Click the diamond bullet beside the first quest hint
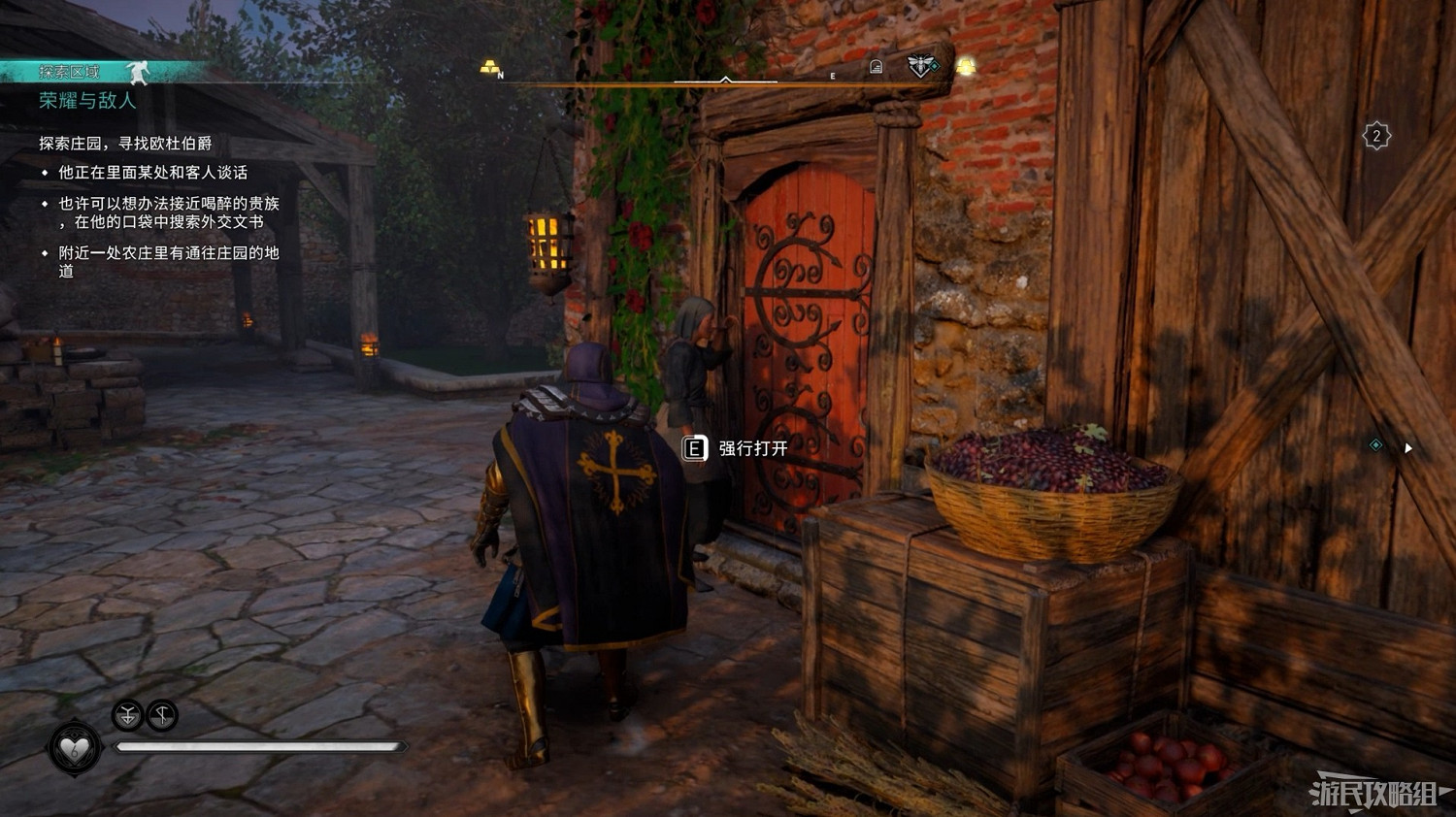Image resolution: width=1456 pixels, height=817 pixels. tap(43, 173)
